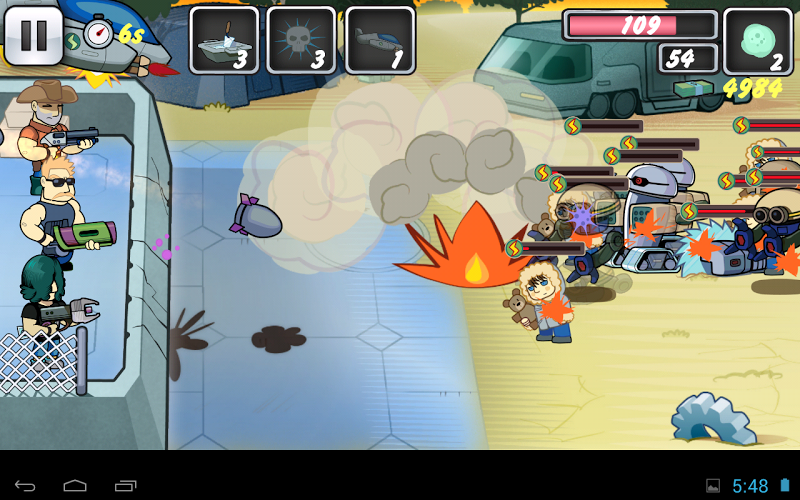Tap the green orb special item button
Viewport: 800px width, 500px height.
757,41
